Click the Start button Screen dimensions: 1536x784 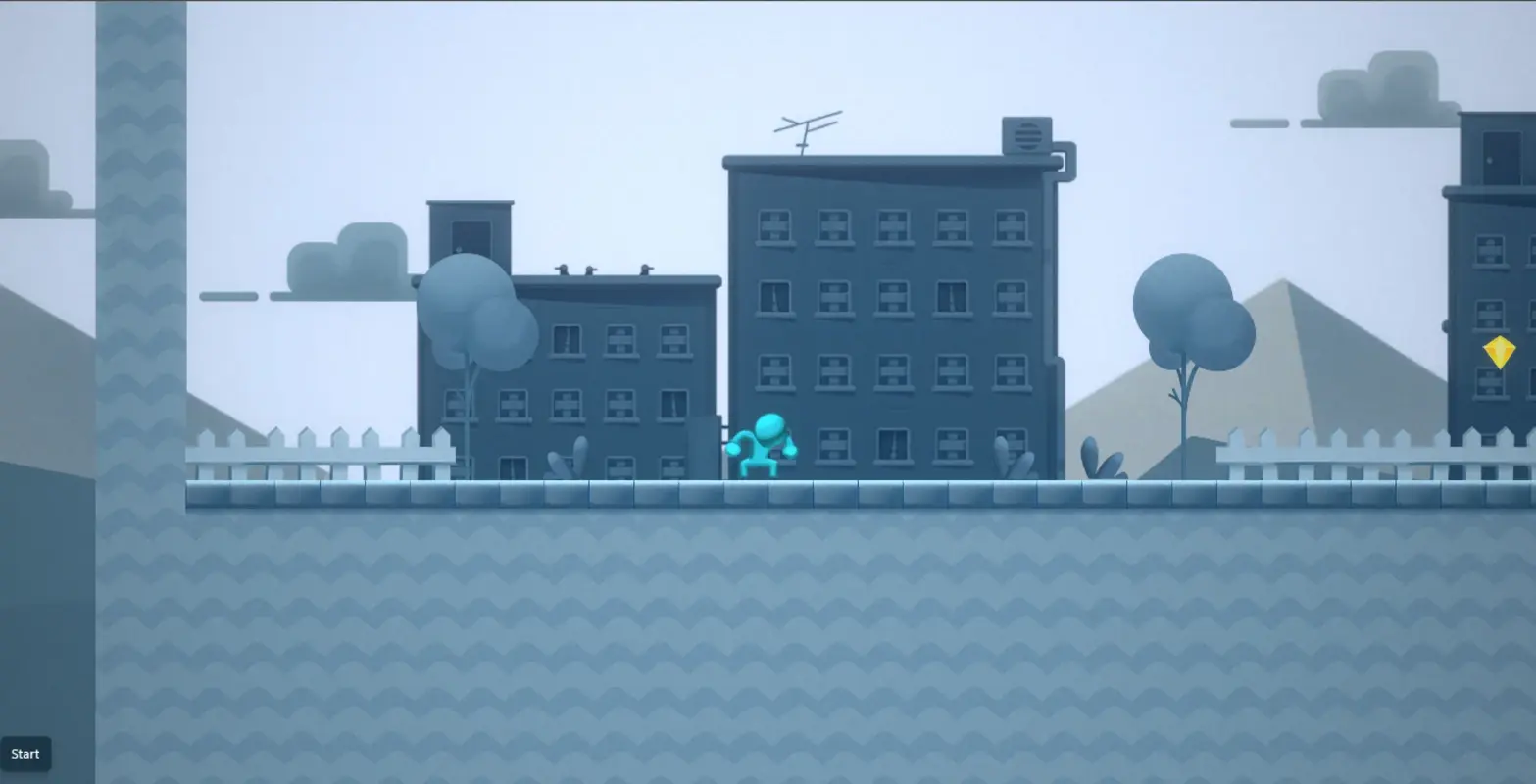click(25, 754)
